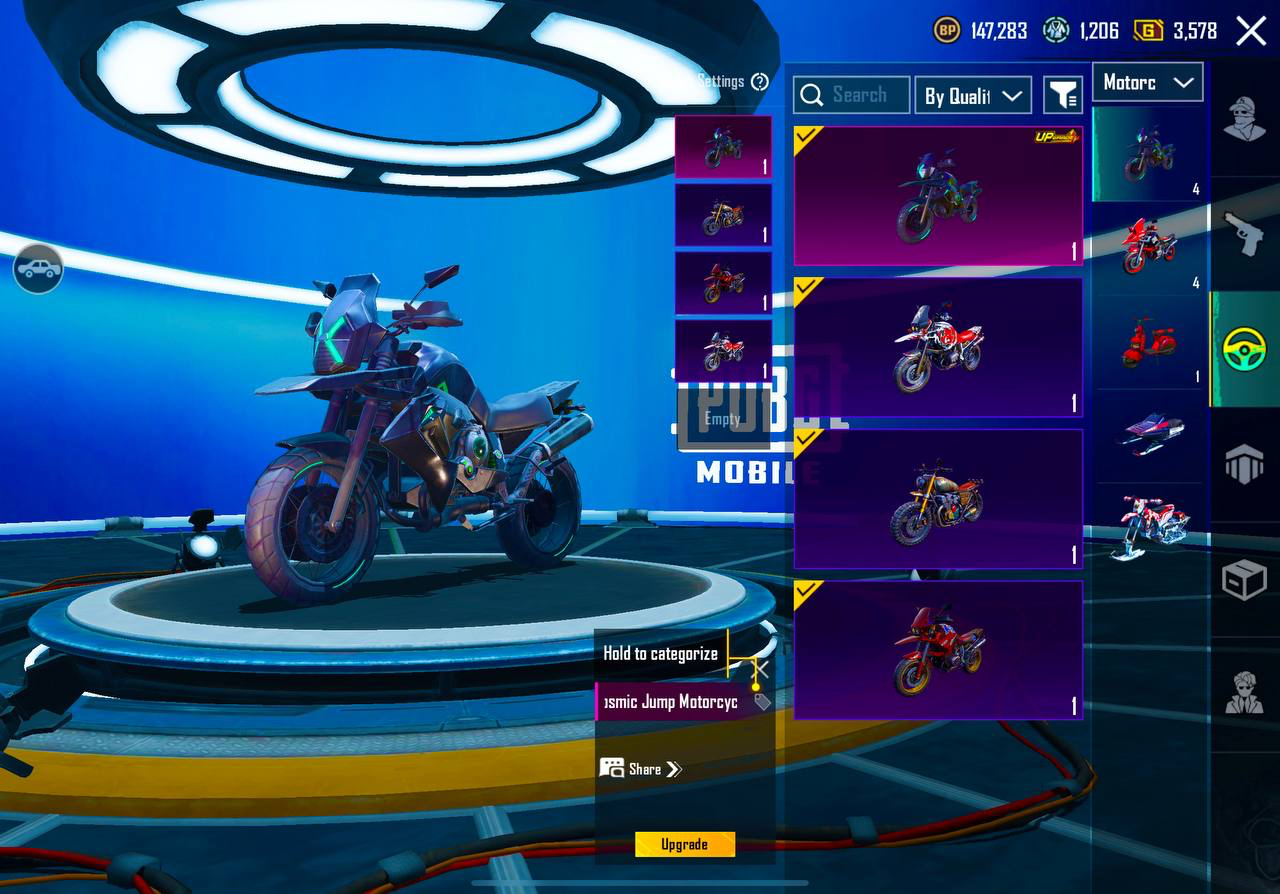Upgrade the Cosmic Jump Motorcycle

click(x=685, y=844)
